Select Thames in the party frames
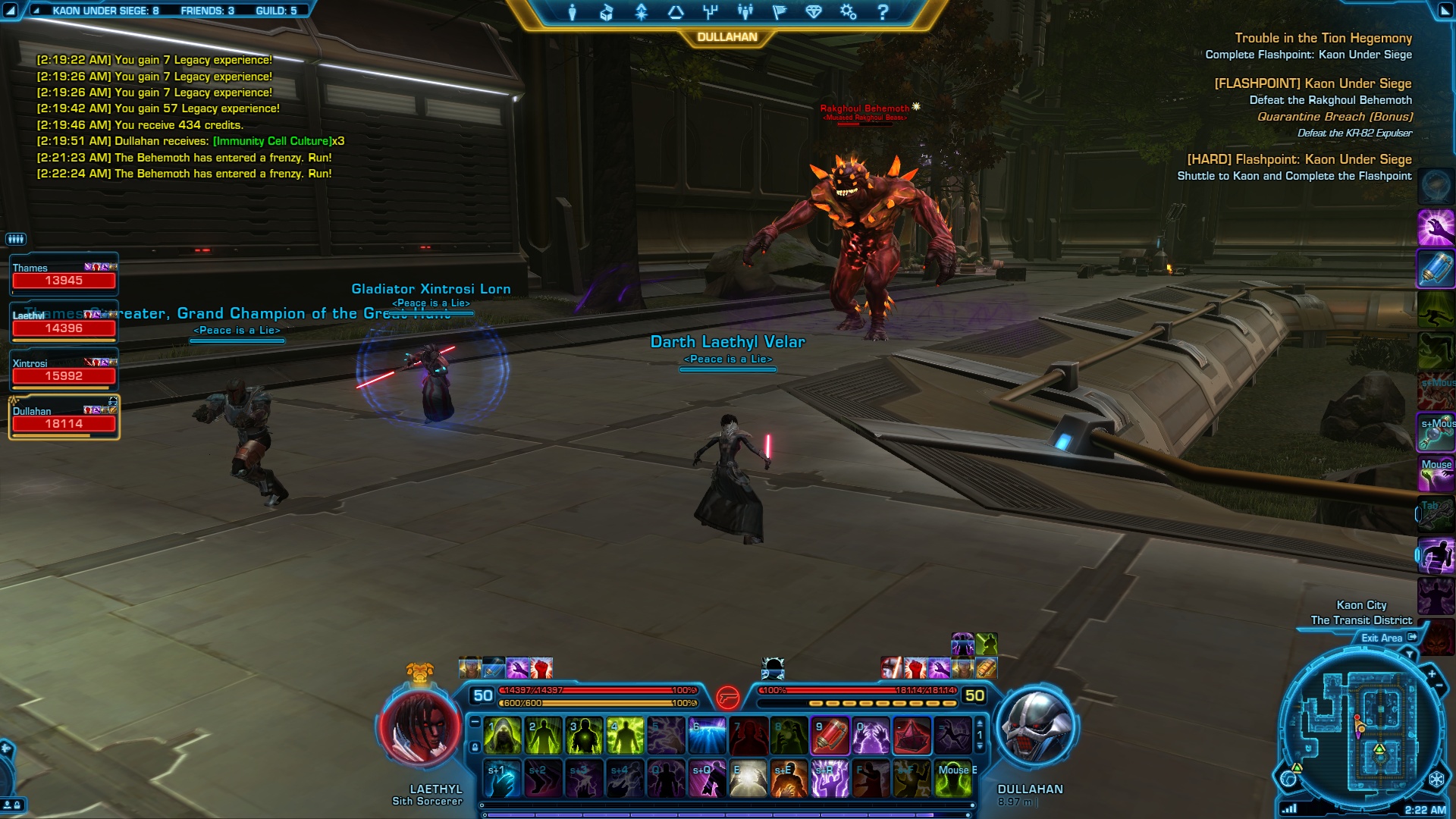The image size is (1456, 819). tap(64, 275)
